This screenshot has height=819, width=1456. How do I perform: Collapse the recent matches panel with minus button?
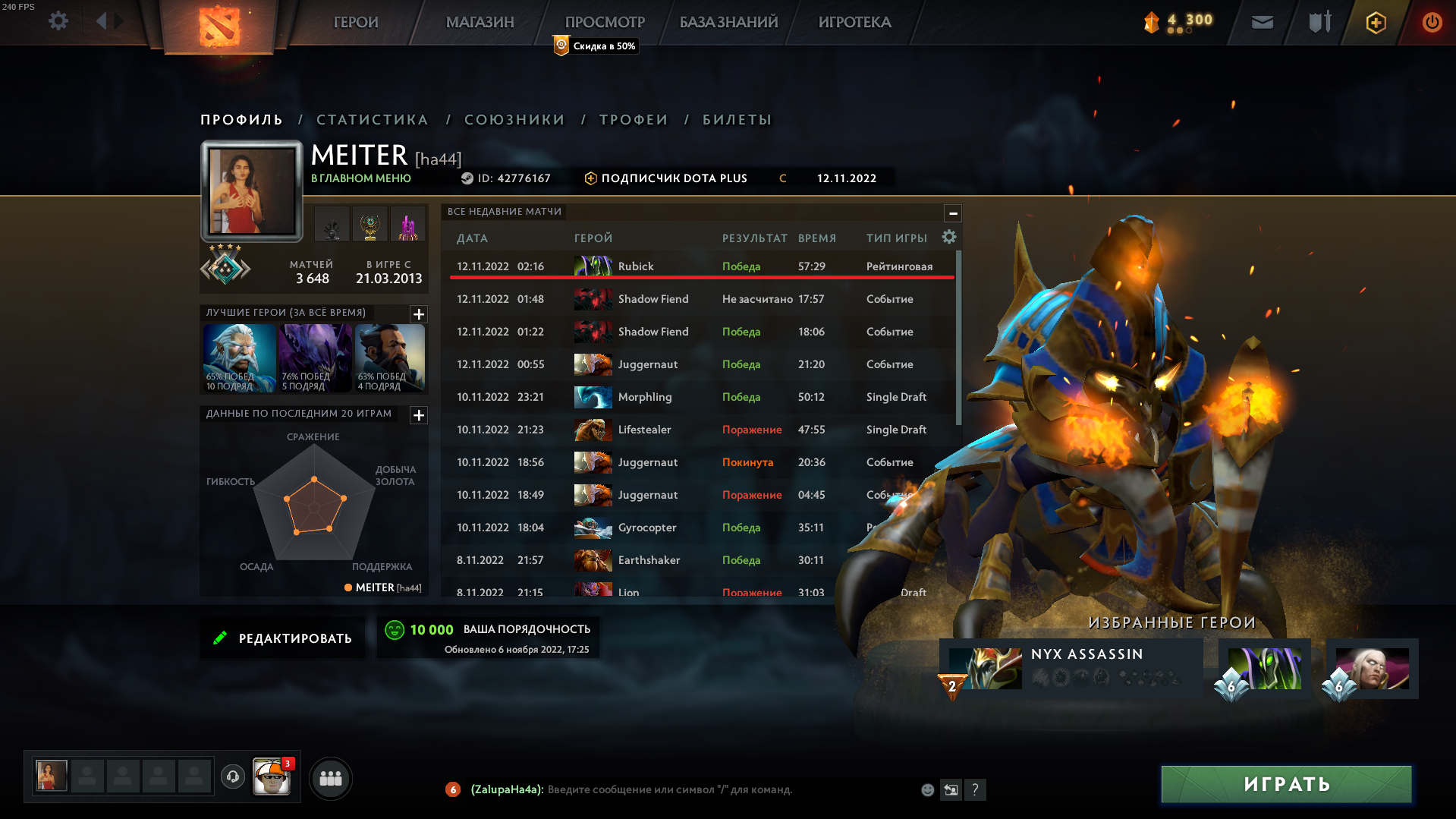tap(953, 213)
